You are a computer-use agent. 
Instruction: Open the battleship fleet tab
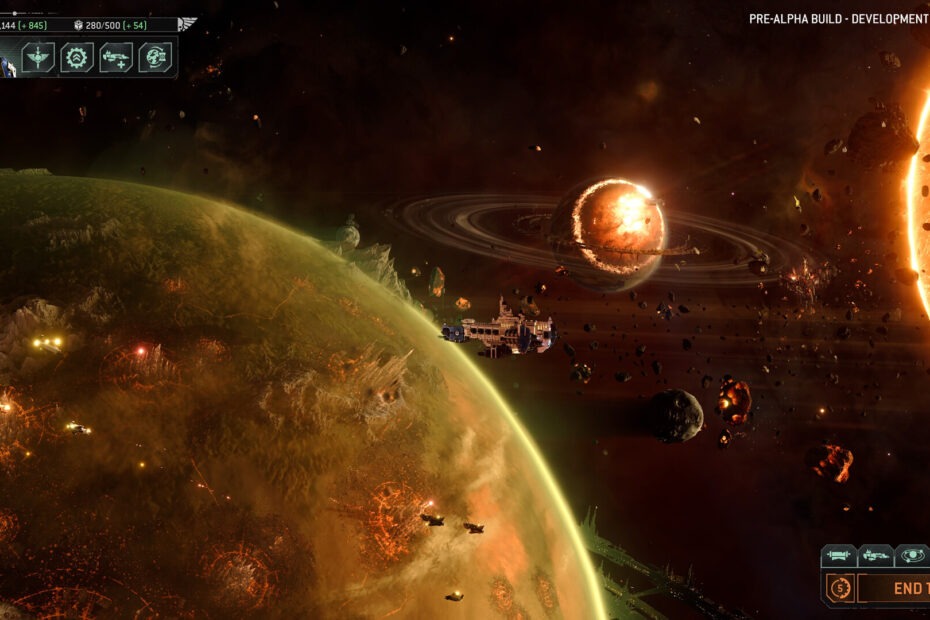coord(876,555)
